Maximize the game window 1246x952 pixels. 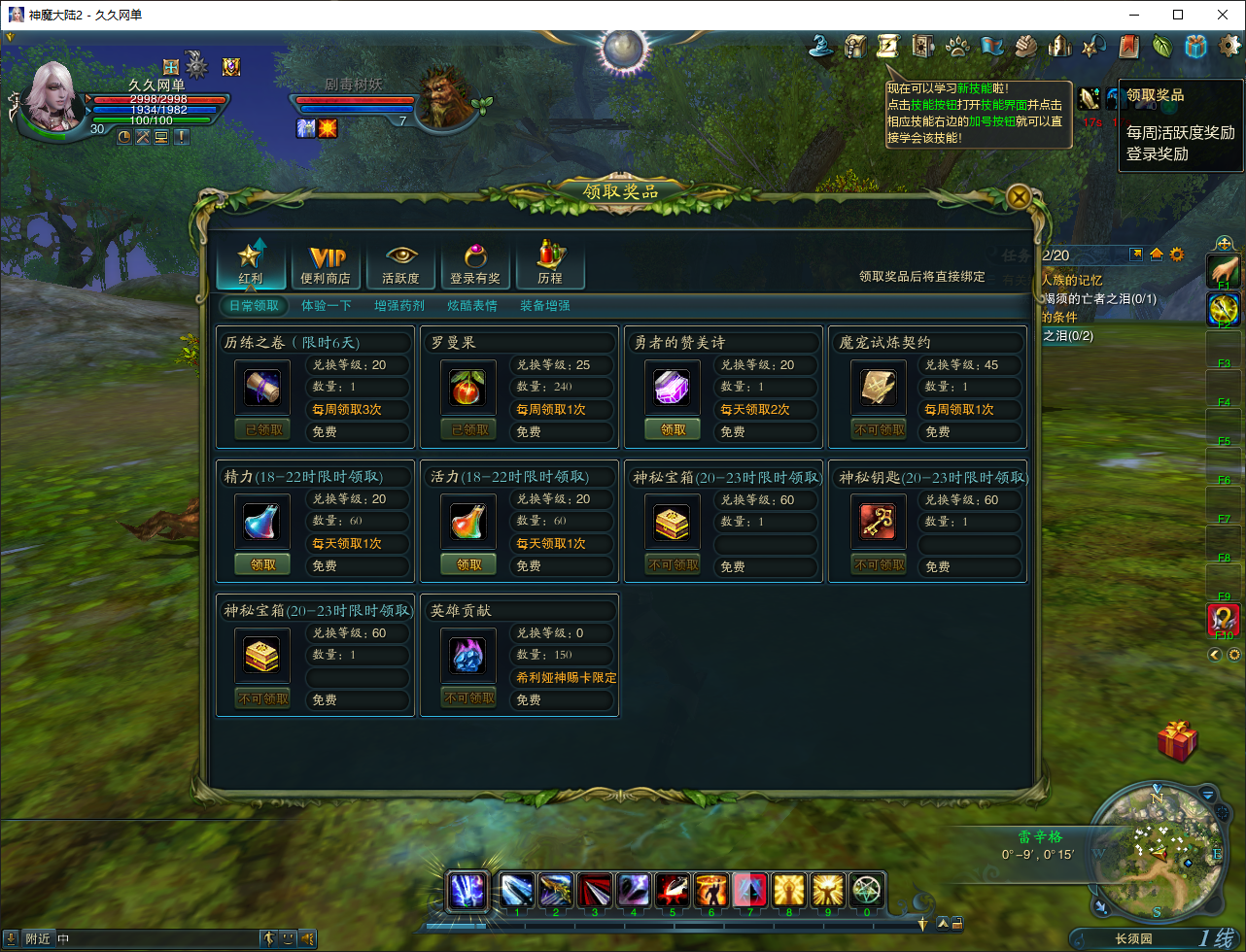1178,15
